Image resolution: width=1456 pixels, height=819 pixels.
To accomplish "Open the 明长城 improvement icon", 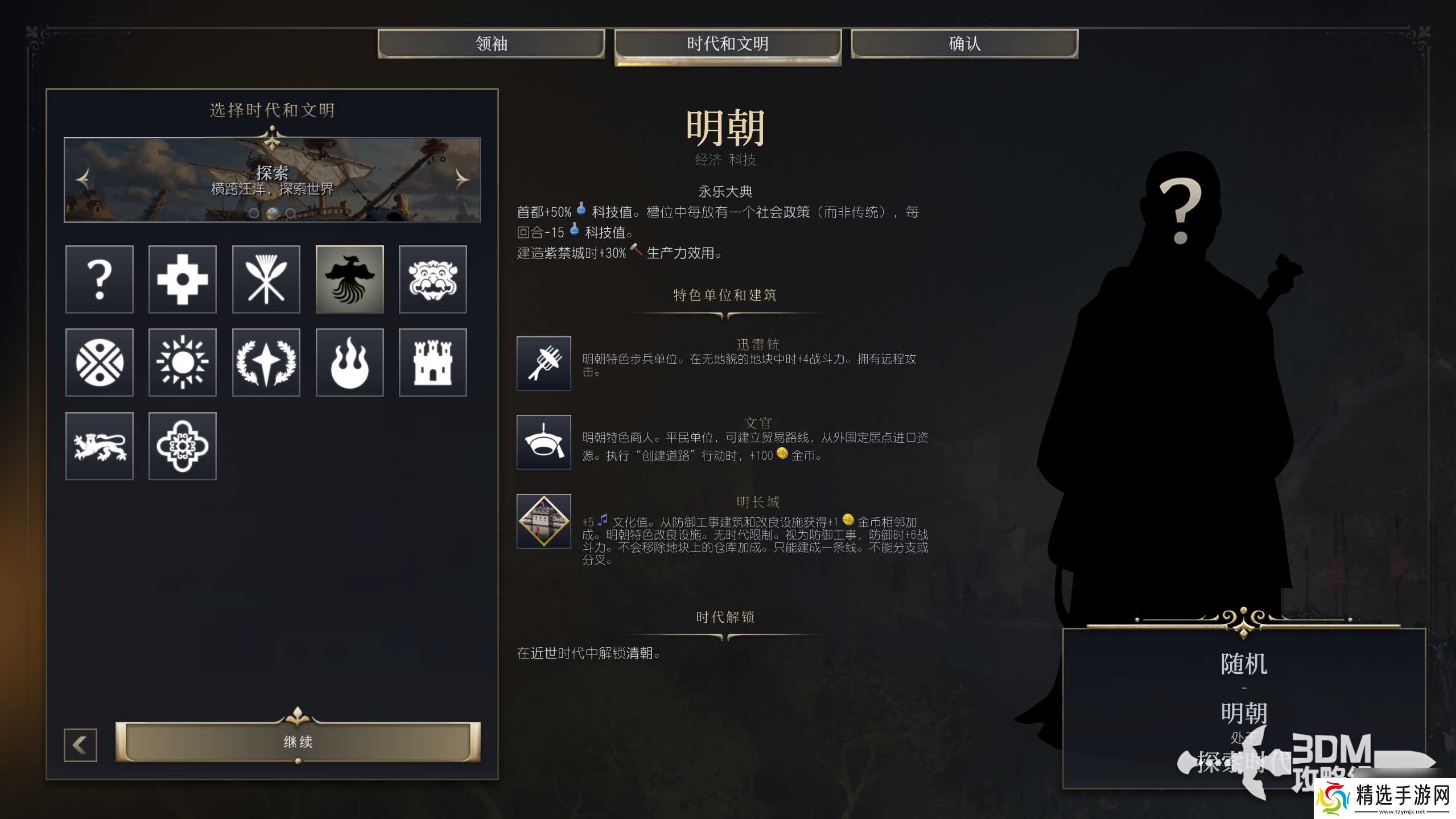I will click(543, 520).
